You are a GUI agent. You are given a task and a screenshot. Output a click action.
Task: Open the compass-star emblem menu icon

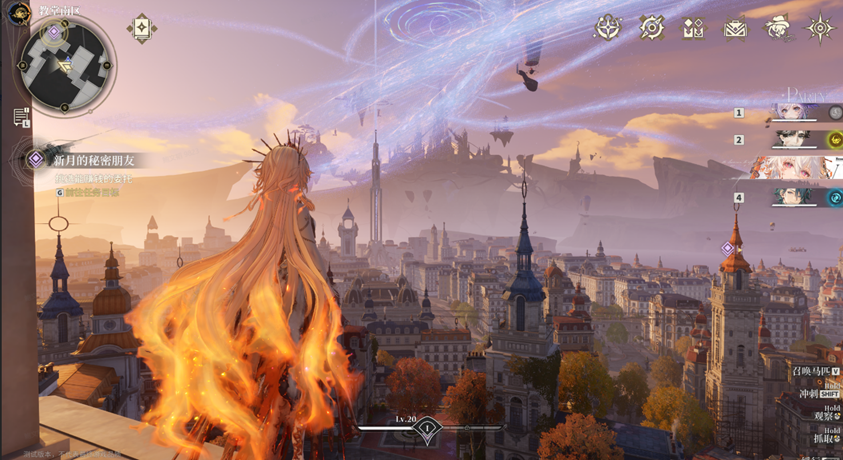(x=607, y=28)
